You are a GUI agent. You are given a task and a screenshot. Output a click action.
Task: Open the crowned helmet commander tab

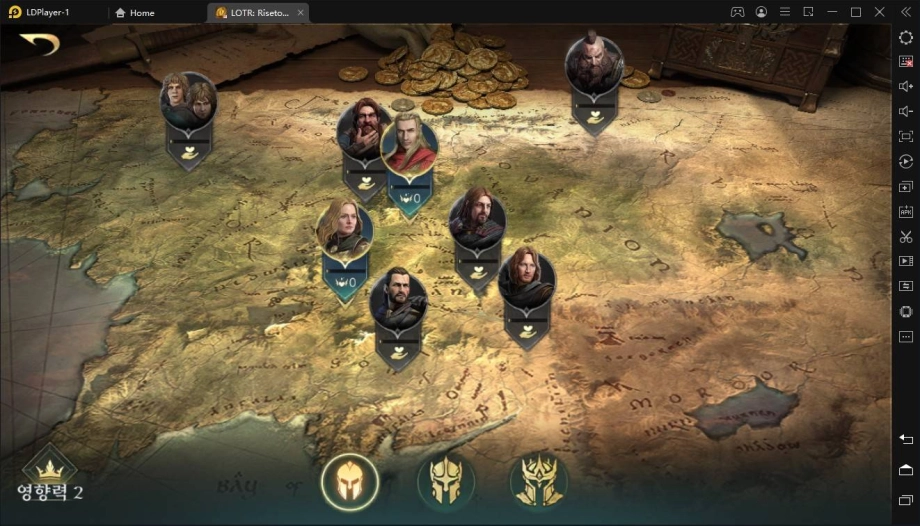point(538,482)
